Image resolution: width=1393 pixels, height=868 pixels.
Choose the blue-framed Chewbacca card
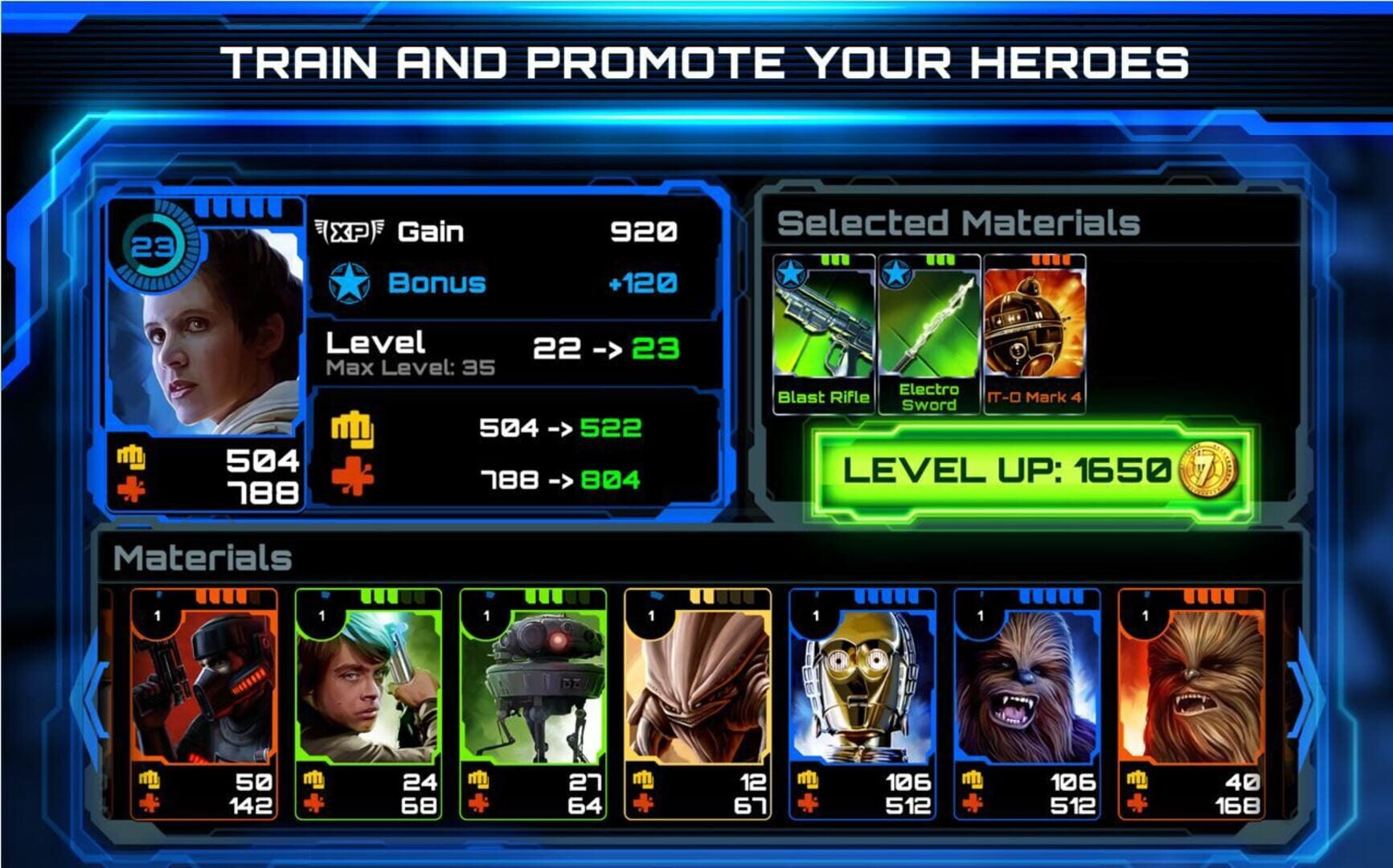point(1027,703)
